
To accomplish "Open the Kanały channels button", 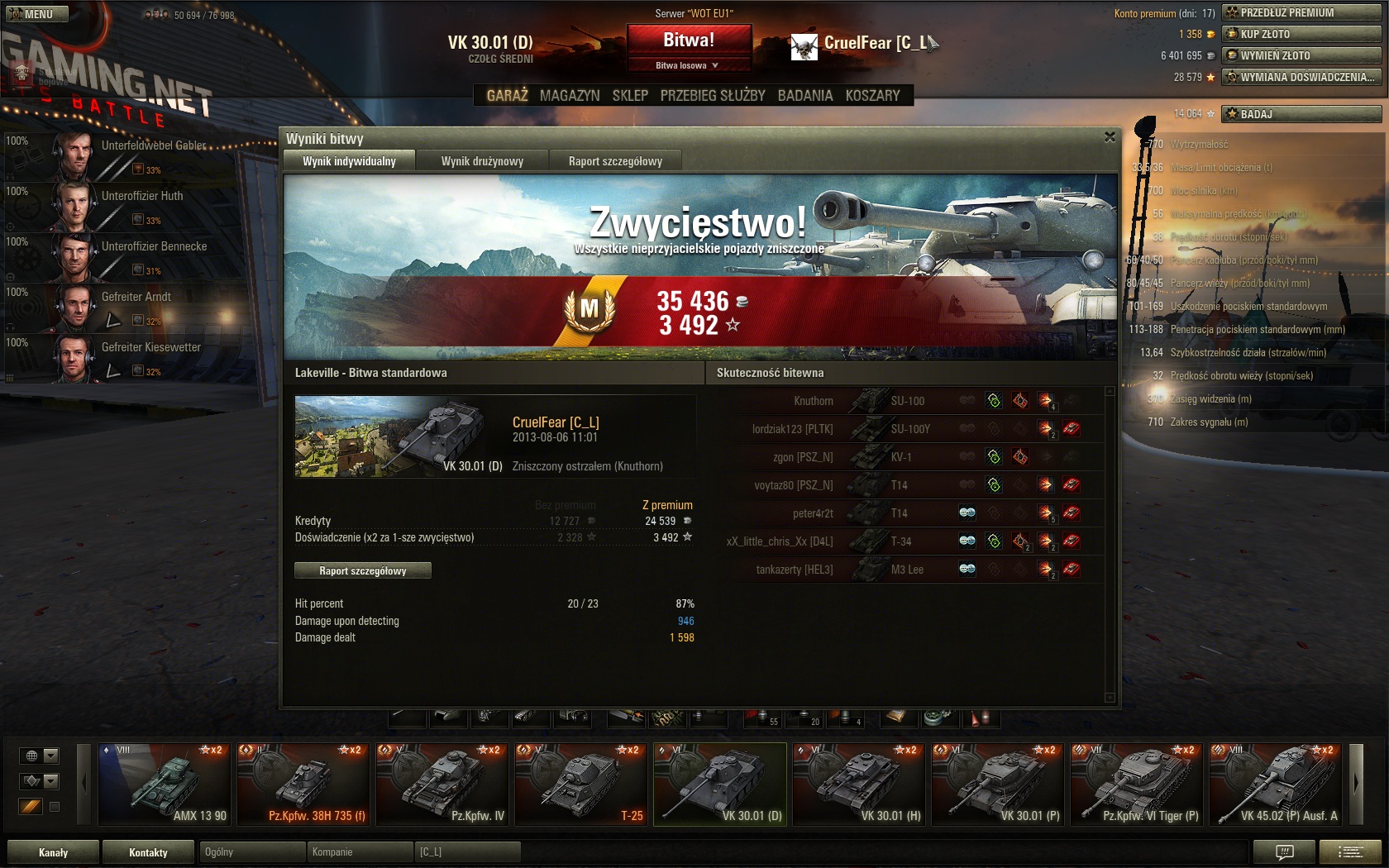I will click(54, 852).
